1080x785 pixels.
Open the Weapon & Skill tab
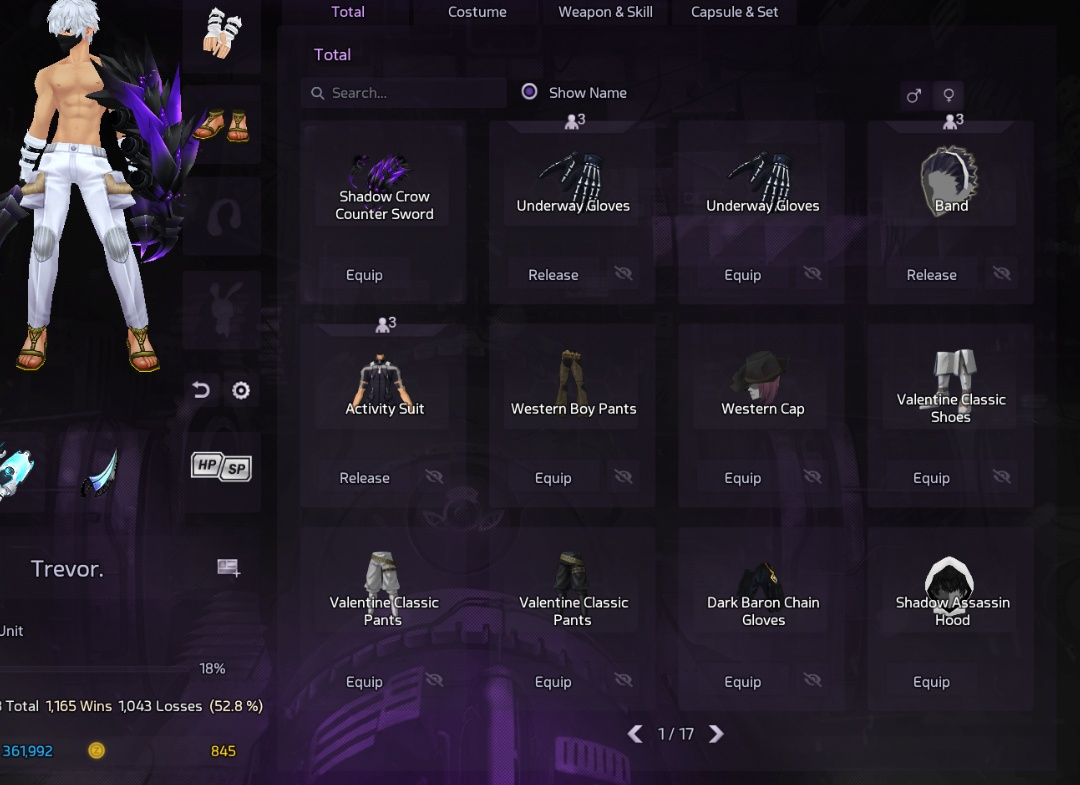pos(605,12)
